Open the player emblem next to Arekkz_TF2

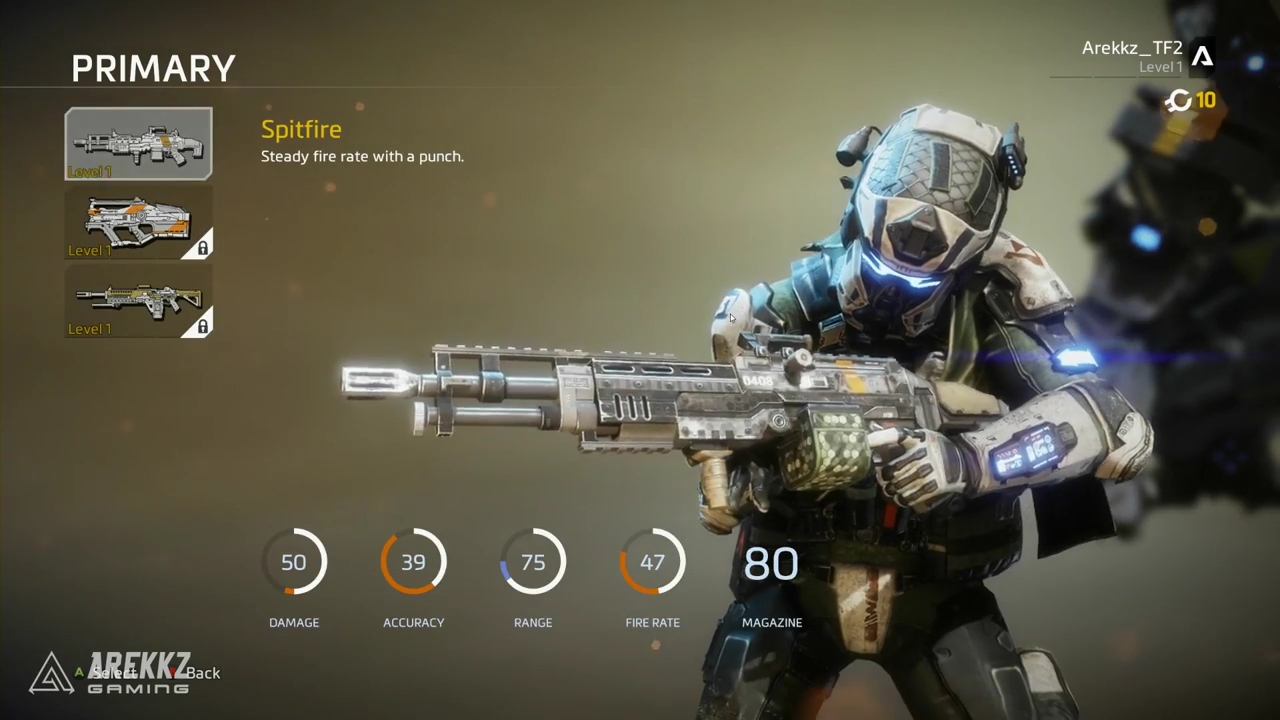point(1203,57)
